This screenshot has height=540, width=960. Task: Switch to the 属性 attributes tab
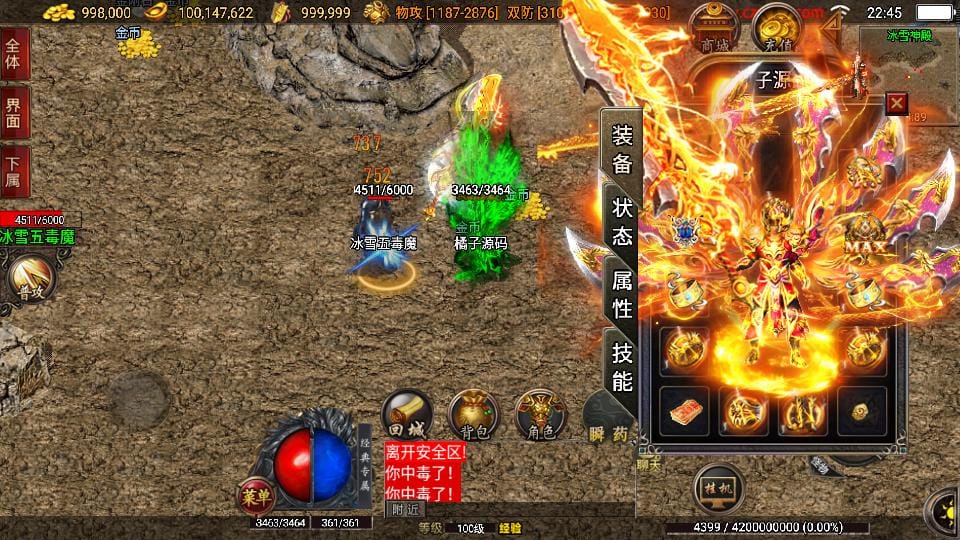click(x=621, y=294)
